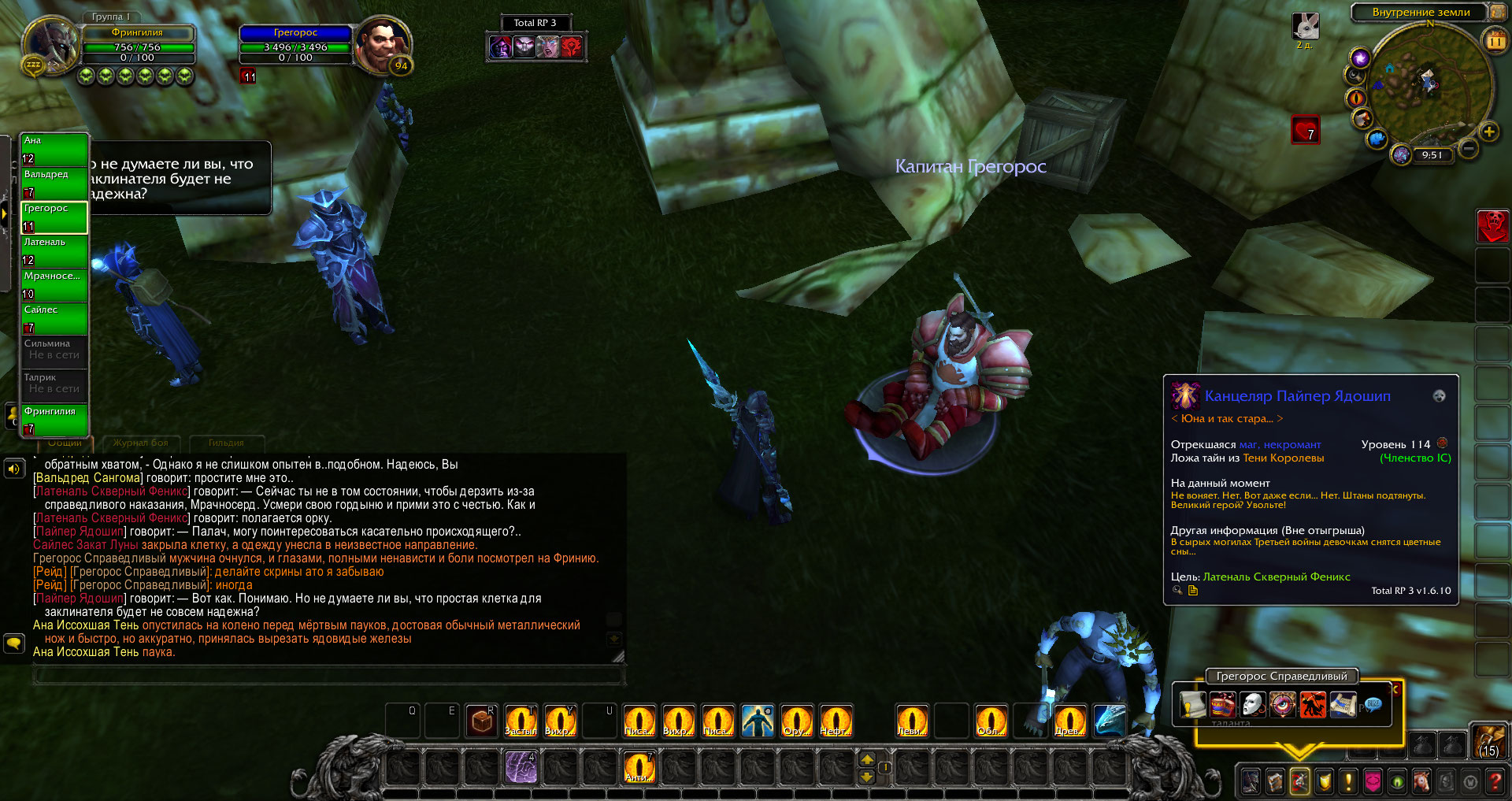Use the dice item on action bar
This screenshot has height=801, width=1512.
click(x=482, y=721)
